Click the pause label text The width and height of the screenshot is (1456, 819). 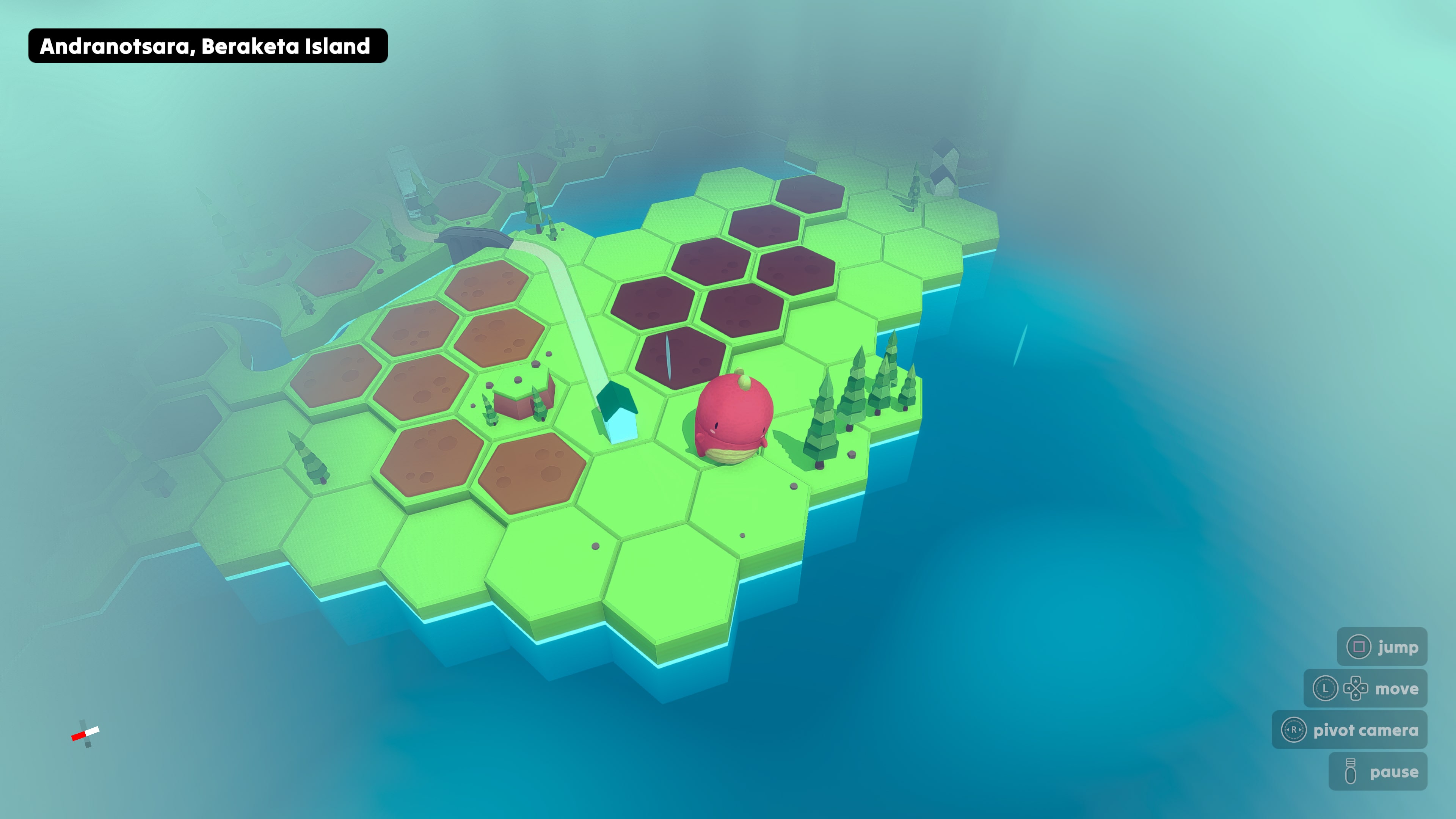(x=1394, y=773)
